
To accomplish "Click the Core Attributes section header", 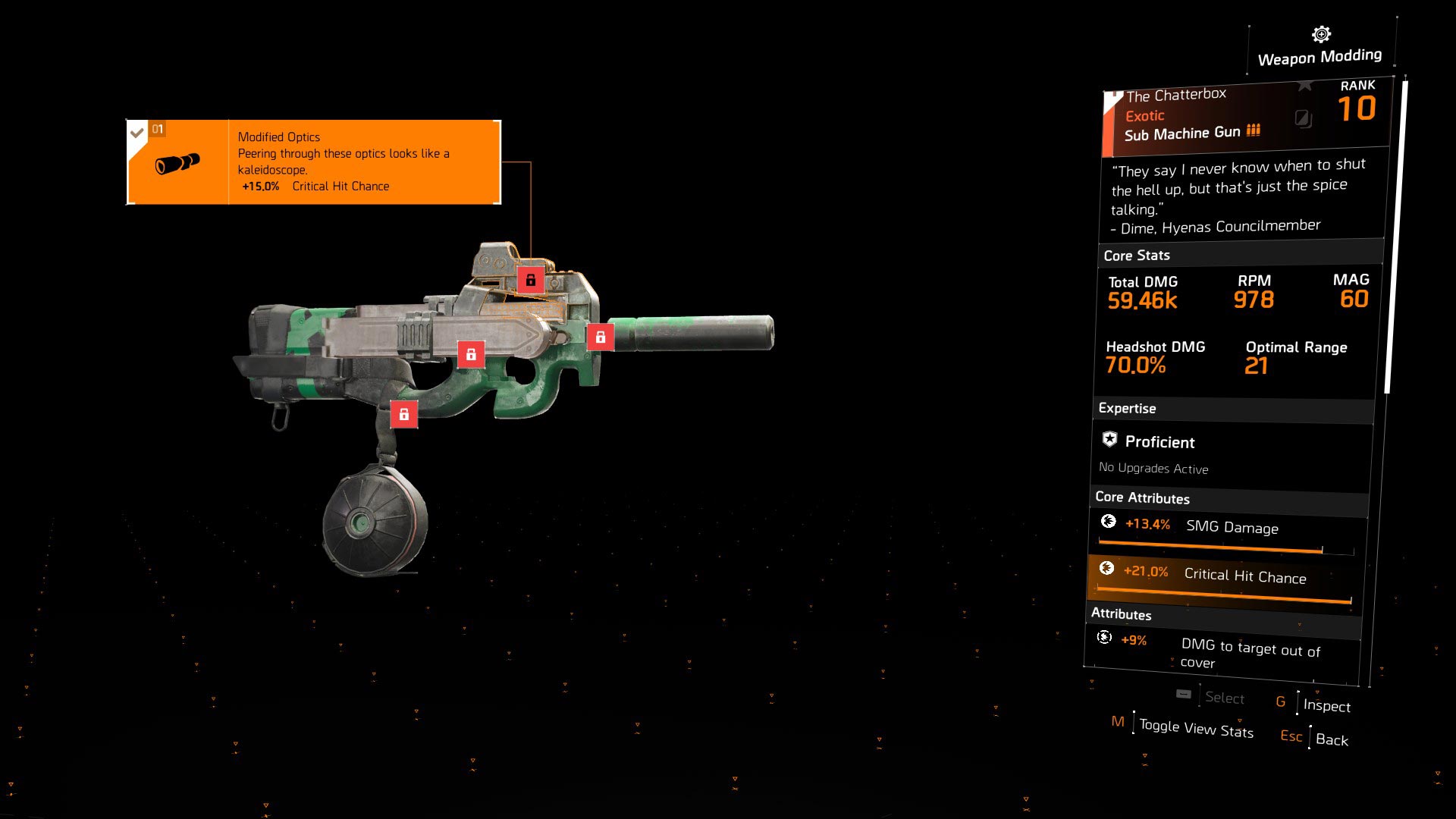I will coord(1141,498).
